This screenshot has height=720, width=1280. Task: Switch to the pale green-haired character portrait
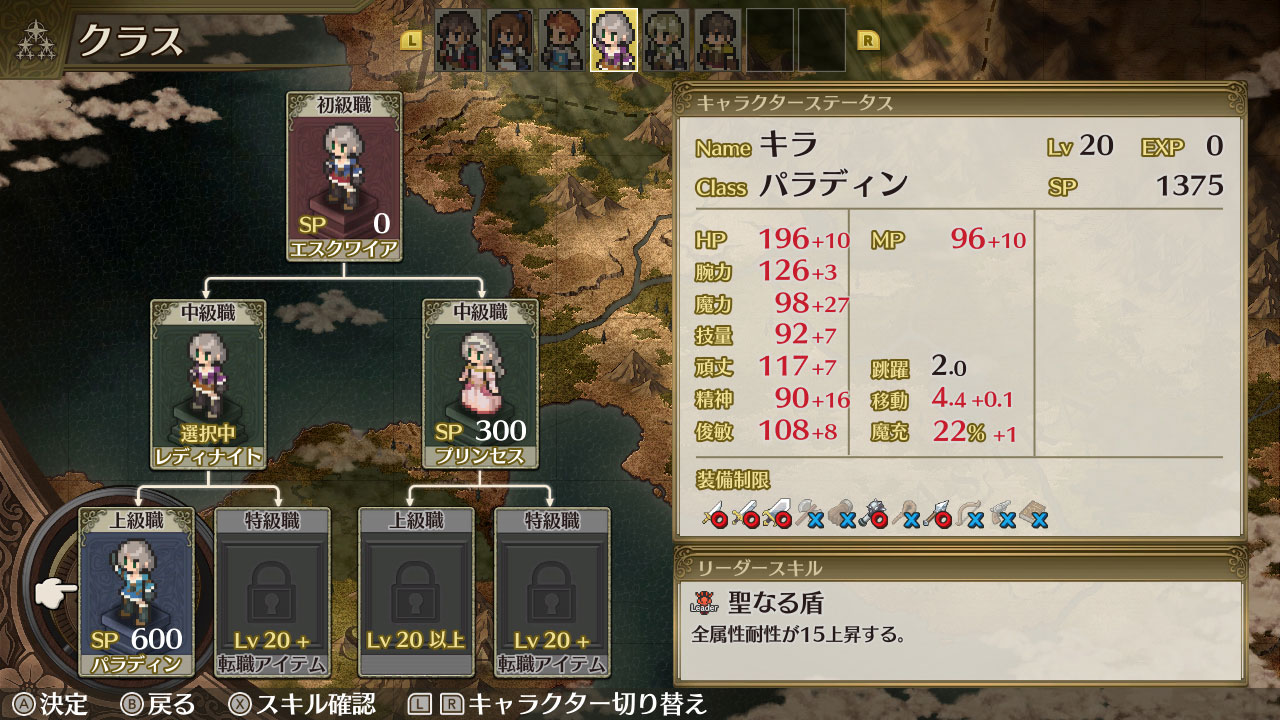click(666, 40)
